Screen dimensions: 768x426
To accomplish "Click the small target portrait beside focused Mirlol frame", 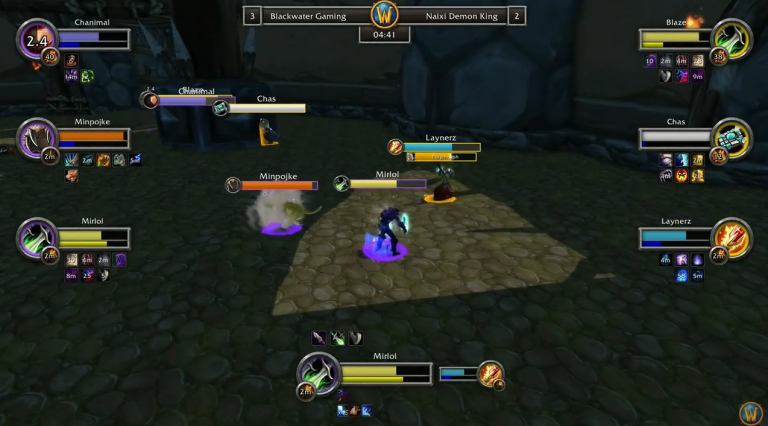I will pyautogui.click(x=490, y=374).
